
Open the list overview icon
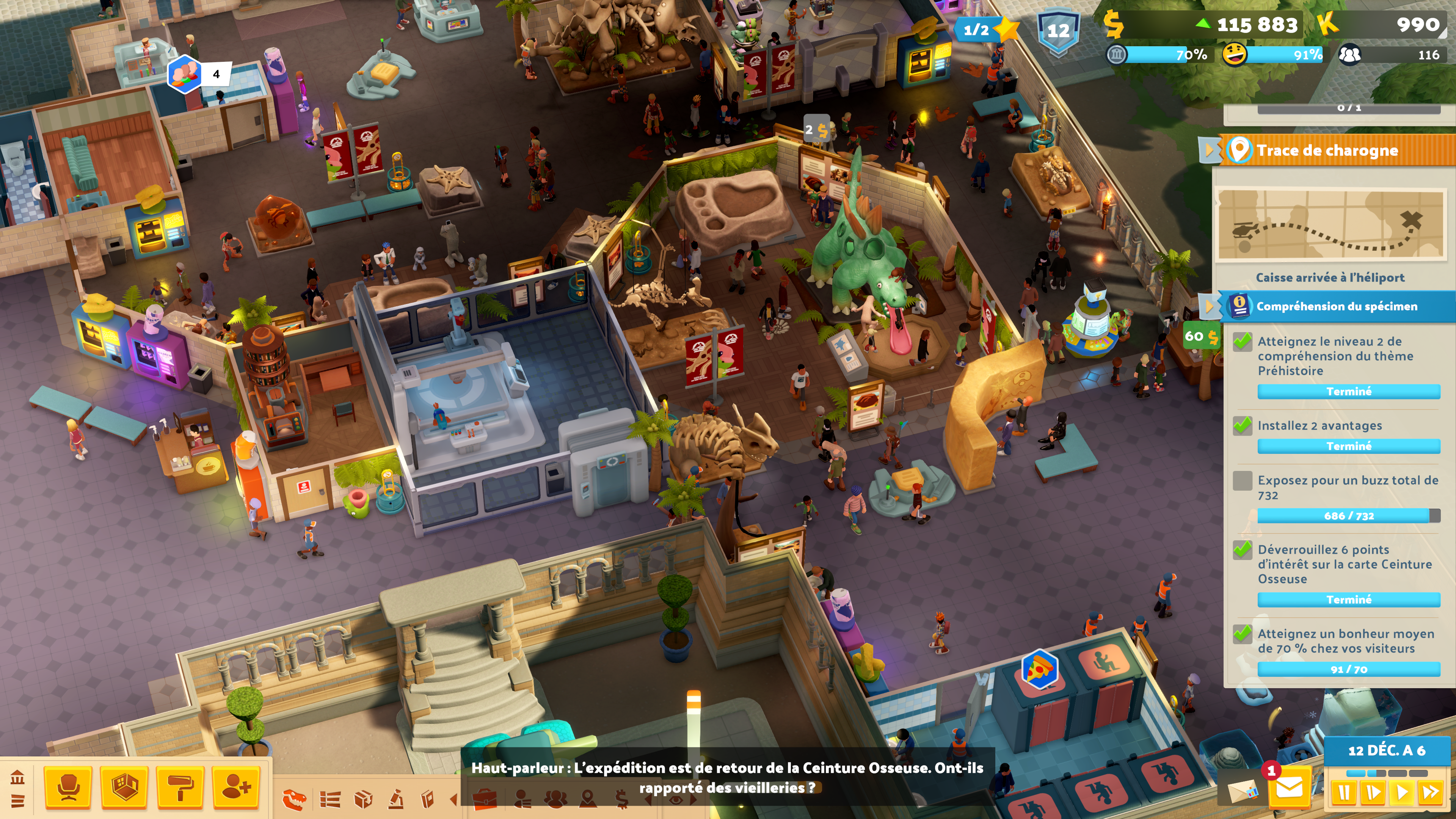(330, 799)
